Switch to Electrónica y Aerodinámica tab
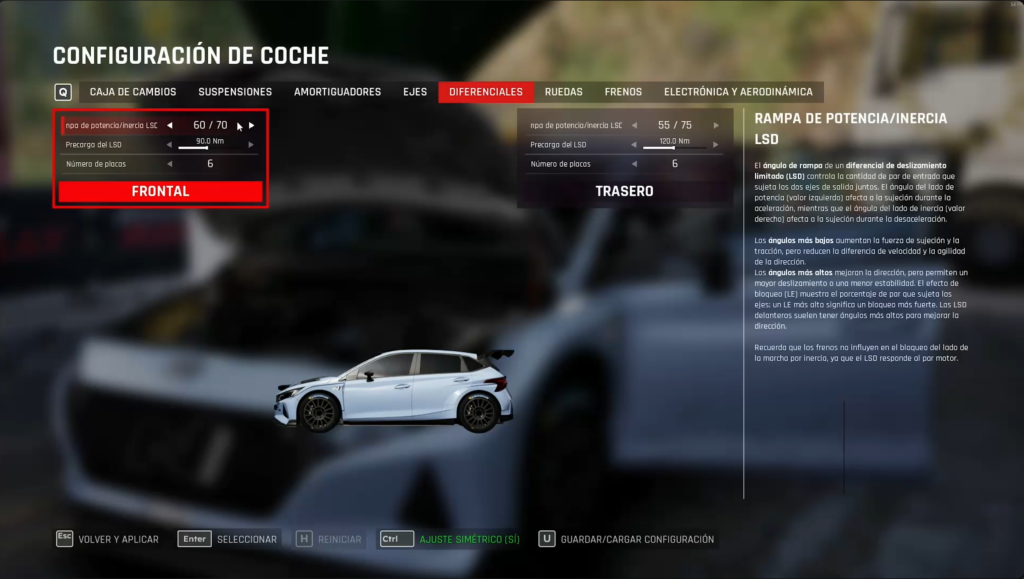The width and height of the screenshot is (1024, 579). [x=738, y=92]
